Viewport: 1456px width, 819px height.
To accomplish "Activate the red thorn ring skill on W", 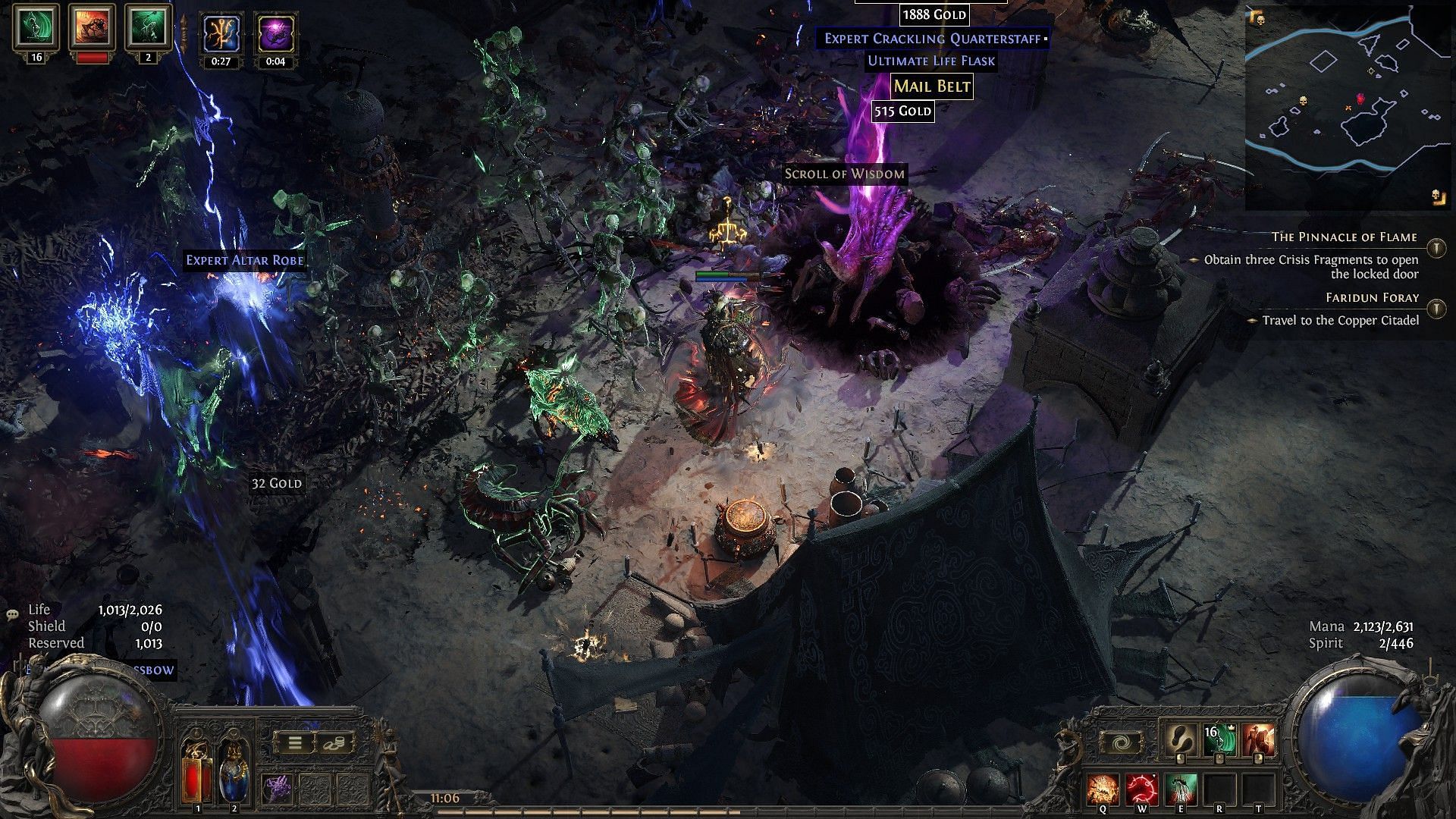I will [1141, 789].
